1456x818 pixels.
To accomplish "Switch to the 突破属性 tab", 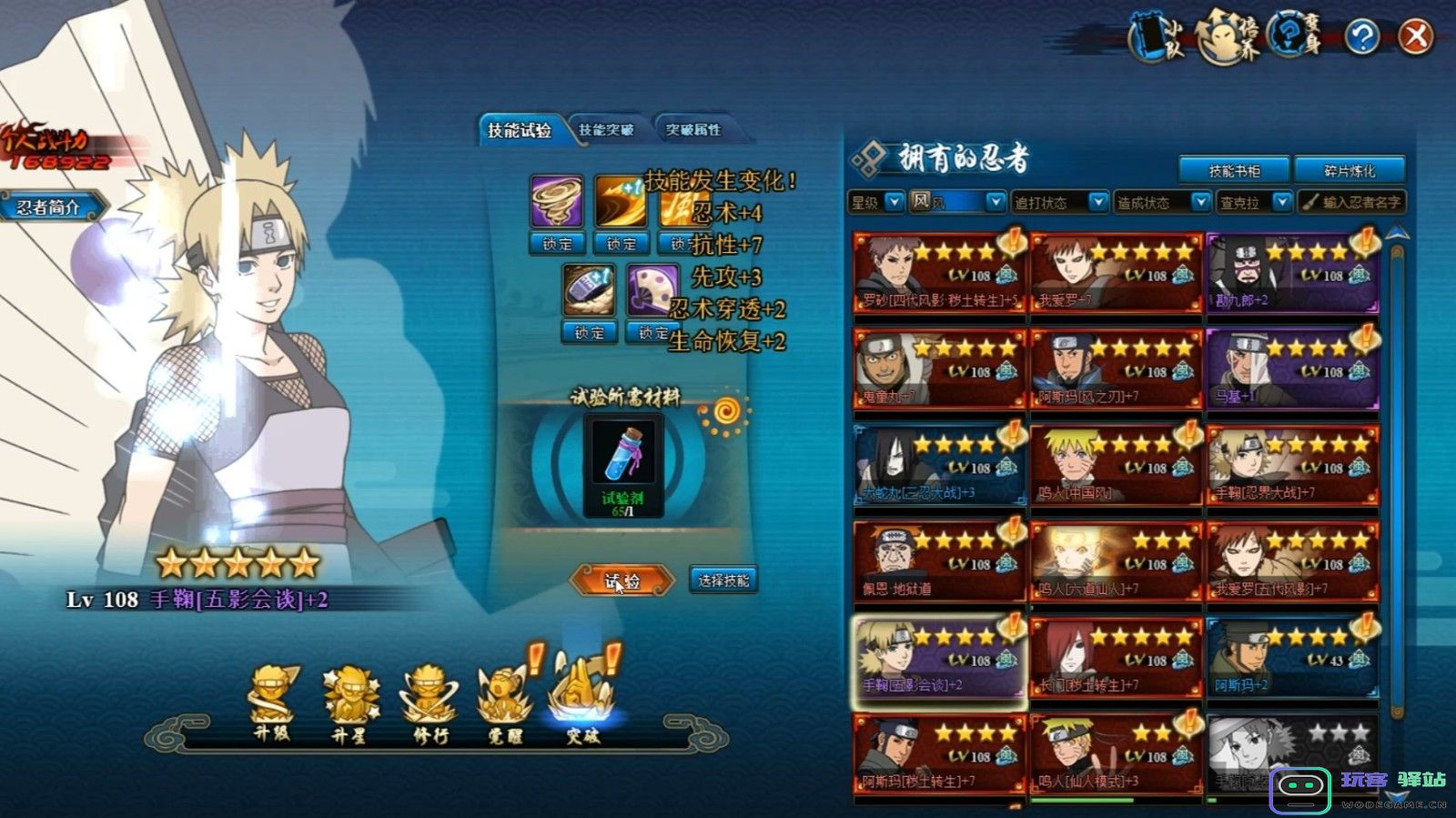I will pos(693,130).
